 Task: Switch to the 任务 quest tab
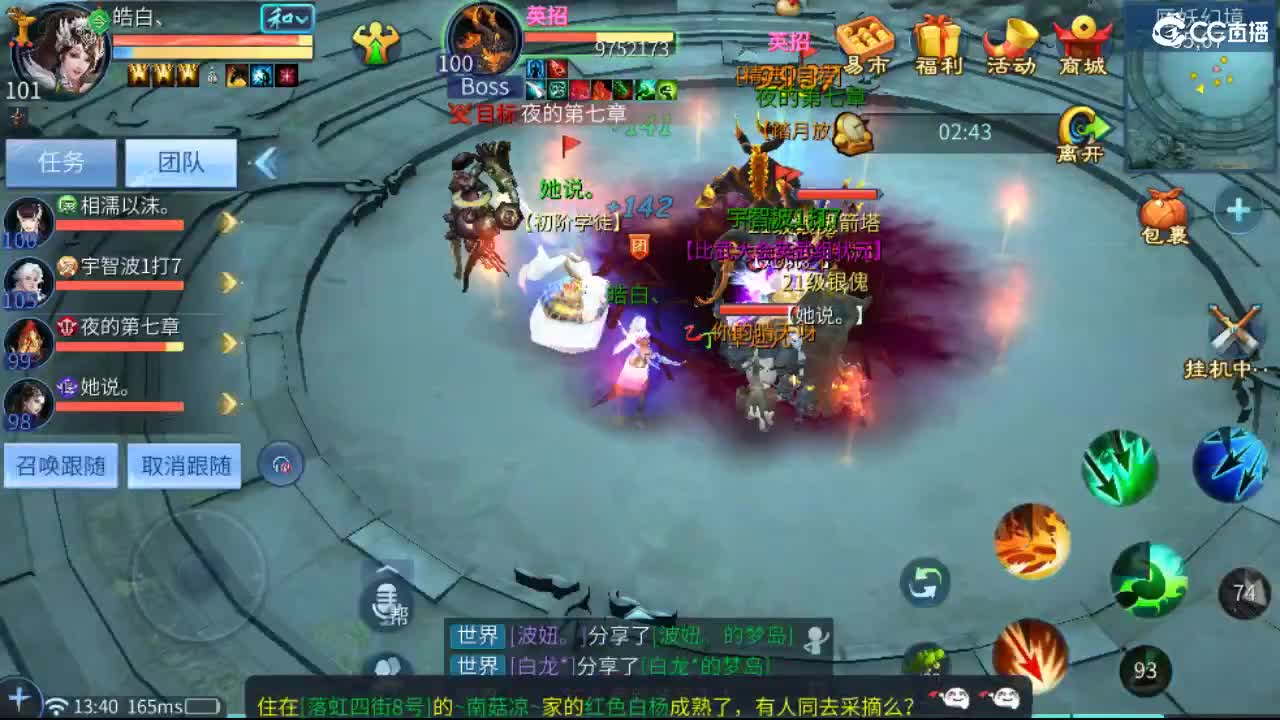[x=60, y=162]
